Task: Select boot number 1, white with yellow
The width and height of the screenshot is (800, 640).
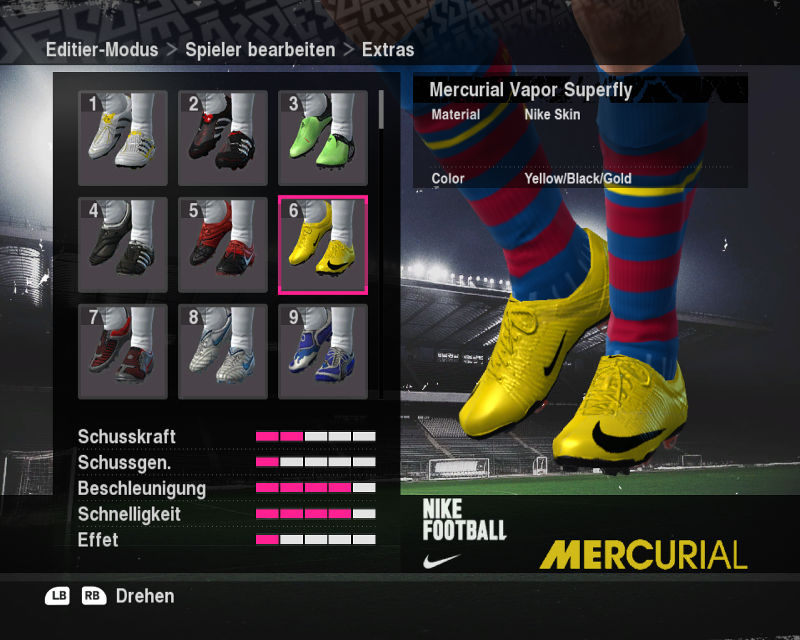Action: pyautogui.click(x=123, y=138)
